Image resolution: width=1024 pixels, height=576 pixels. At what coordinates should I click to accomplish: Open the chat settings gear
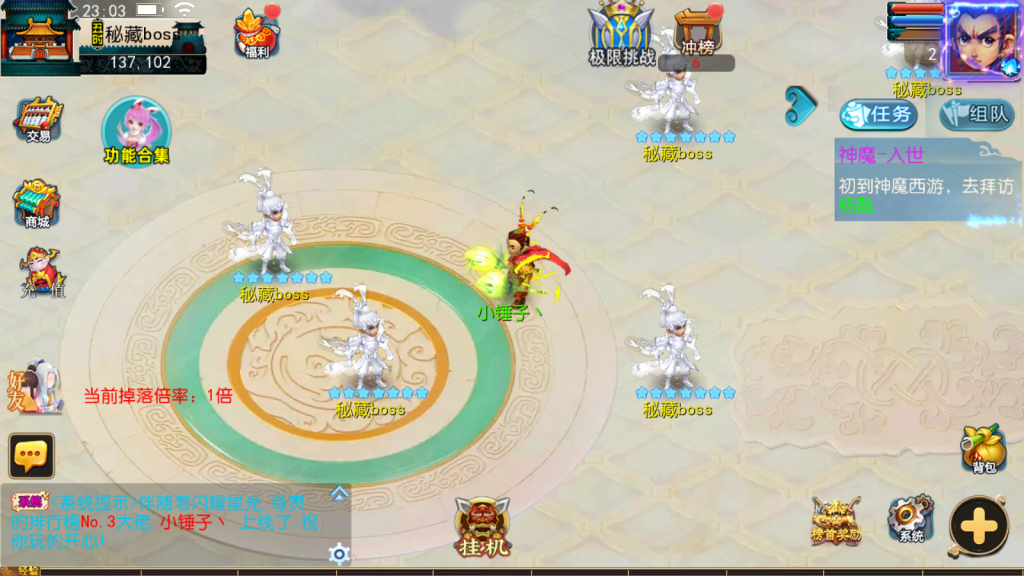click(x=340, y=553)
